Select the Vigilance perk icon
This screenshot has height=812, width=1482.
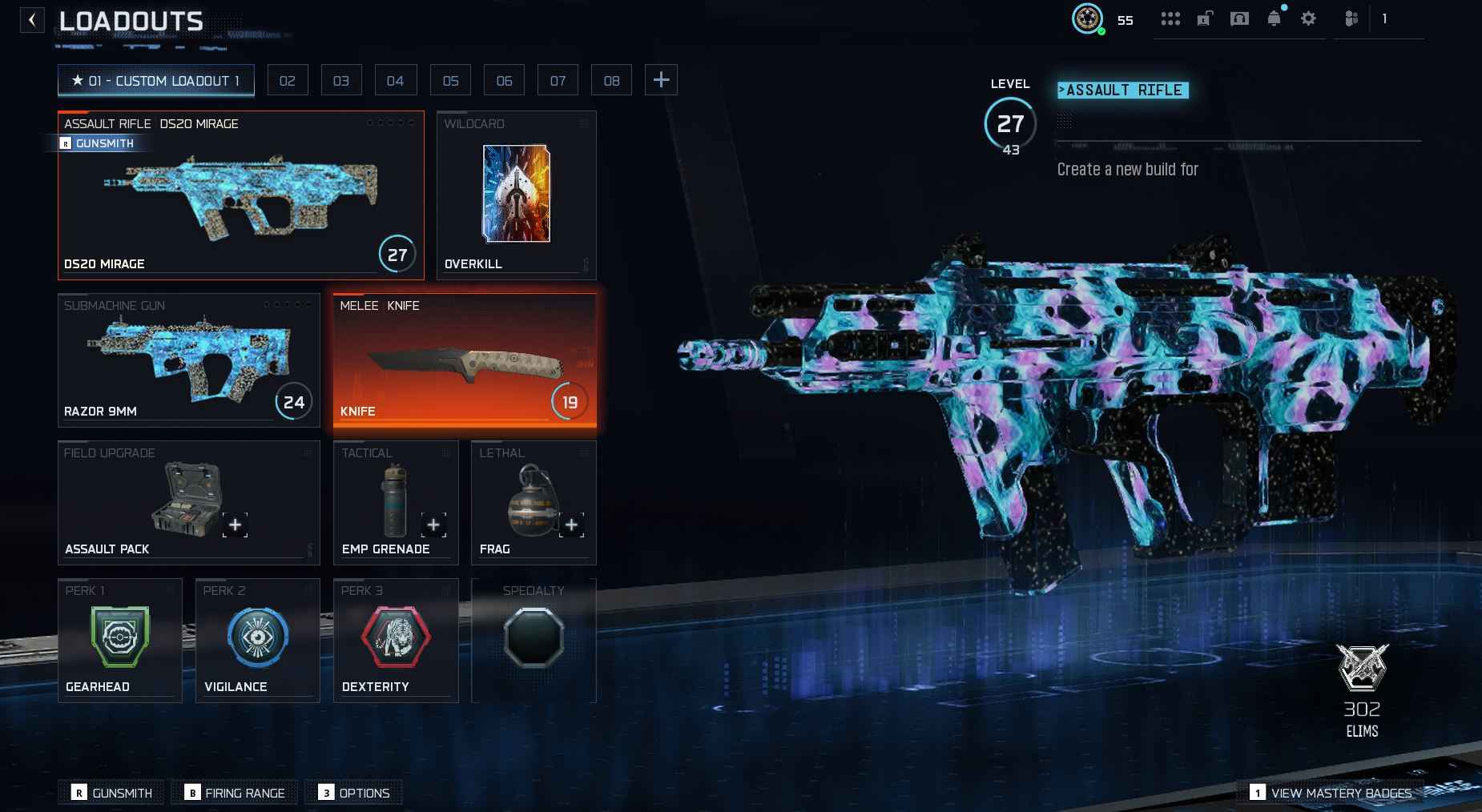coord(257,637)
